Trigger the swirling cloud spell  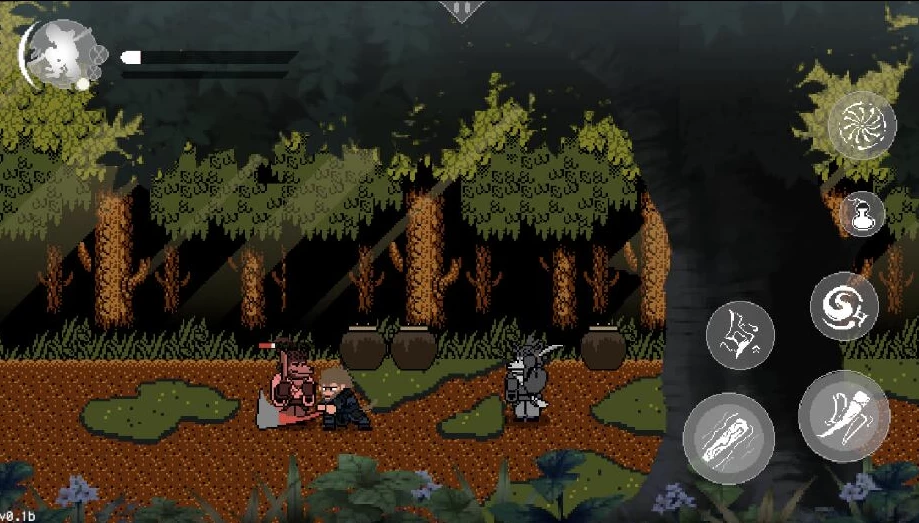coord(843,306)
